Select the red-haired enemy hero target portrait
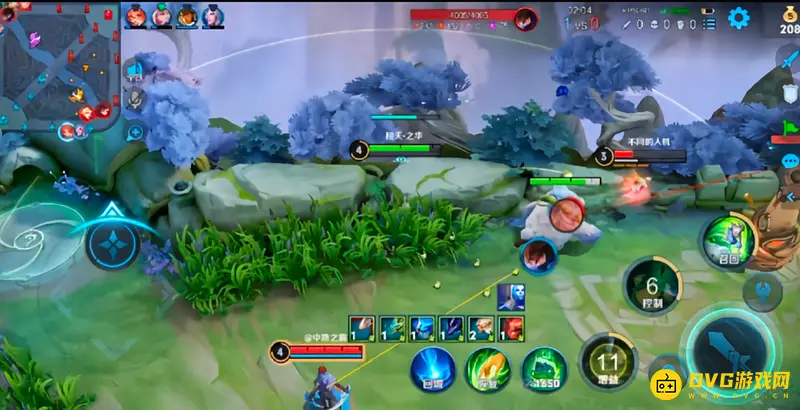This screenshot has width=800, height=410. click(539, 255)
